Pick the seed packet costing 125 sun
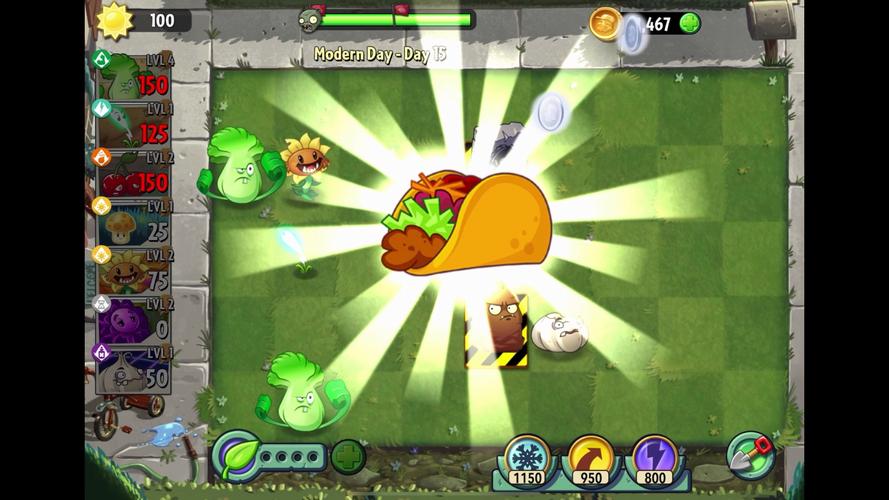The height and width of the screenshot is (500, 889). coord(131,124)
